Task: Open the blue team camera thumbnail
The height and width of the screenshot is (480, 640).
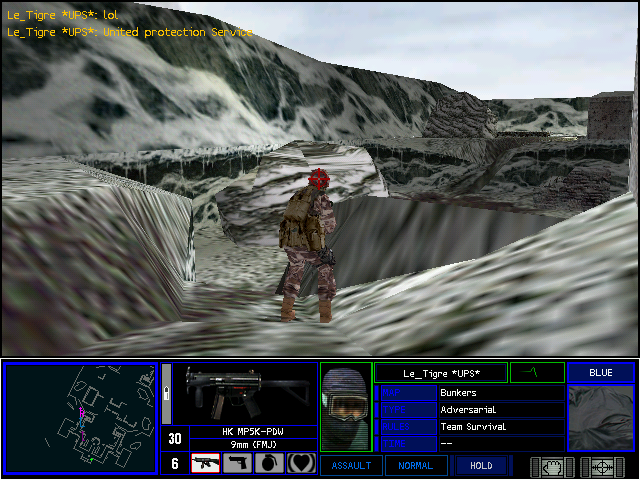Action: coord(601,418)
